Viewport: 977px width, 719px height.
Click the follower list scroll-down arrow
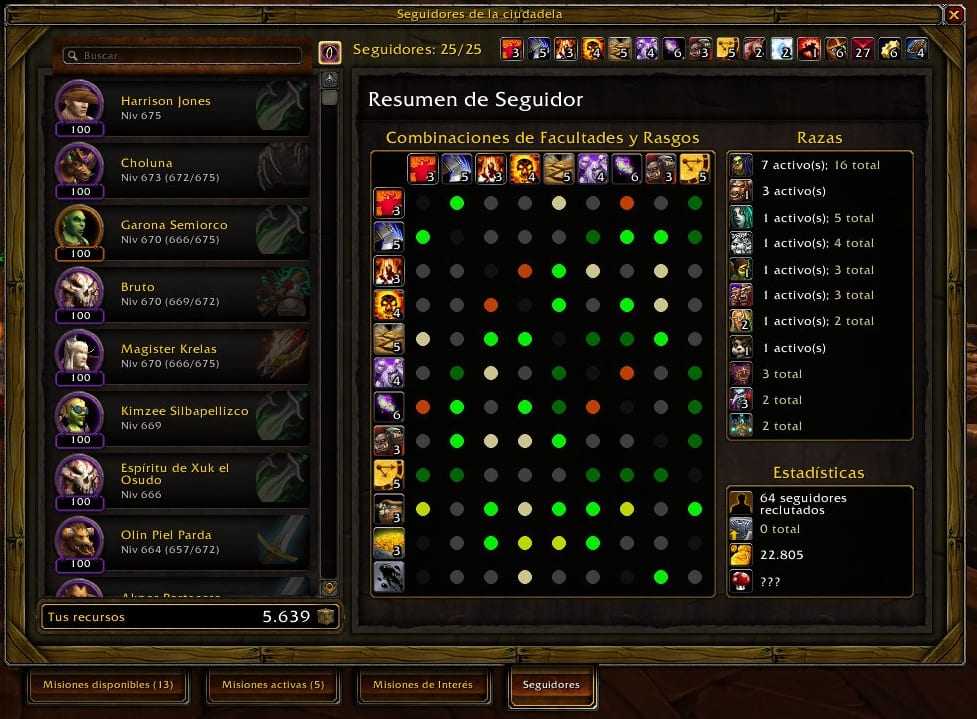329,588
